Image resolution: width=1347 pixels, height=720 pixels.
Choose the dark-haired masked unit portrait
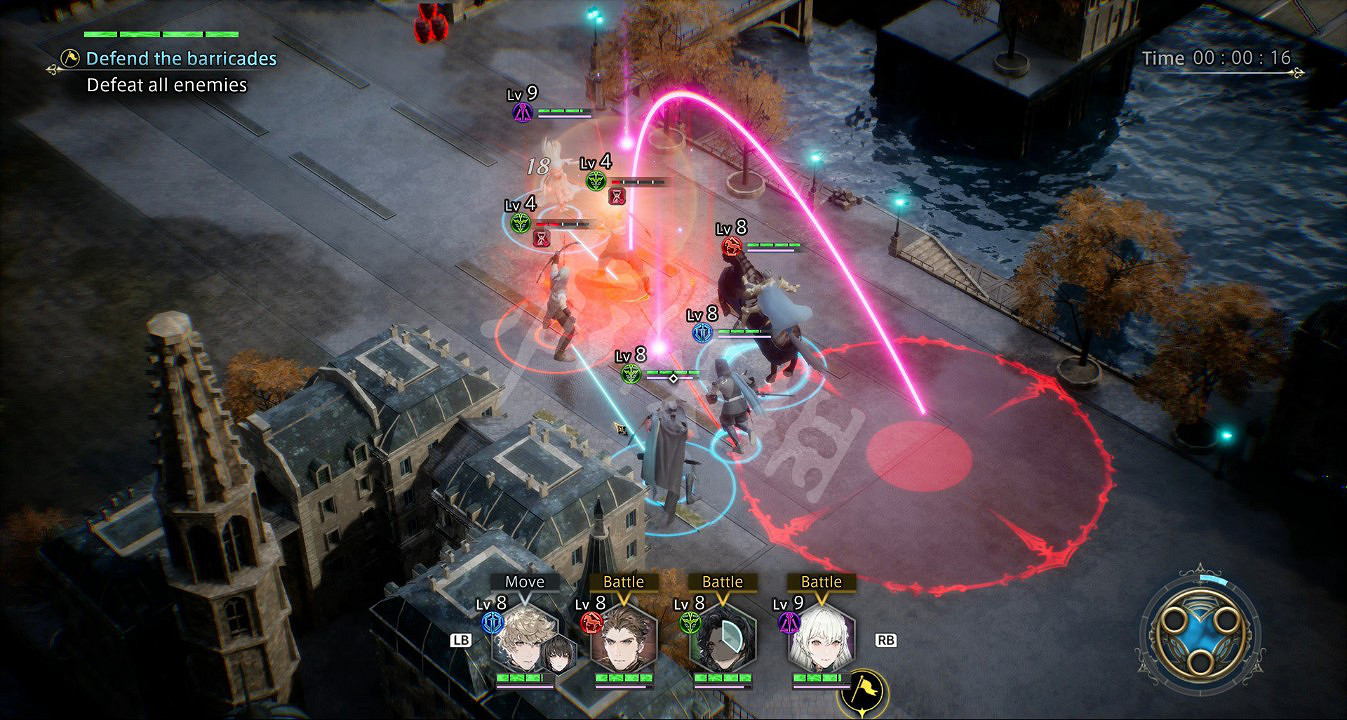point(721,640)
